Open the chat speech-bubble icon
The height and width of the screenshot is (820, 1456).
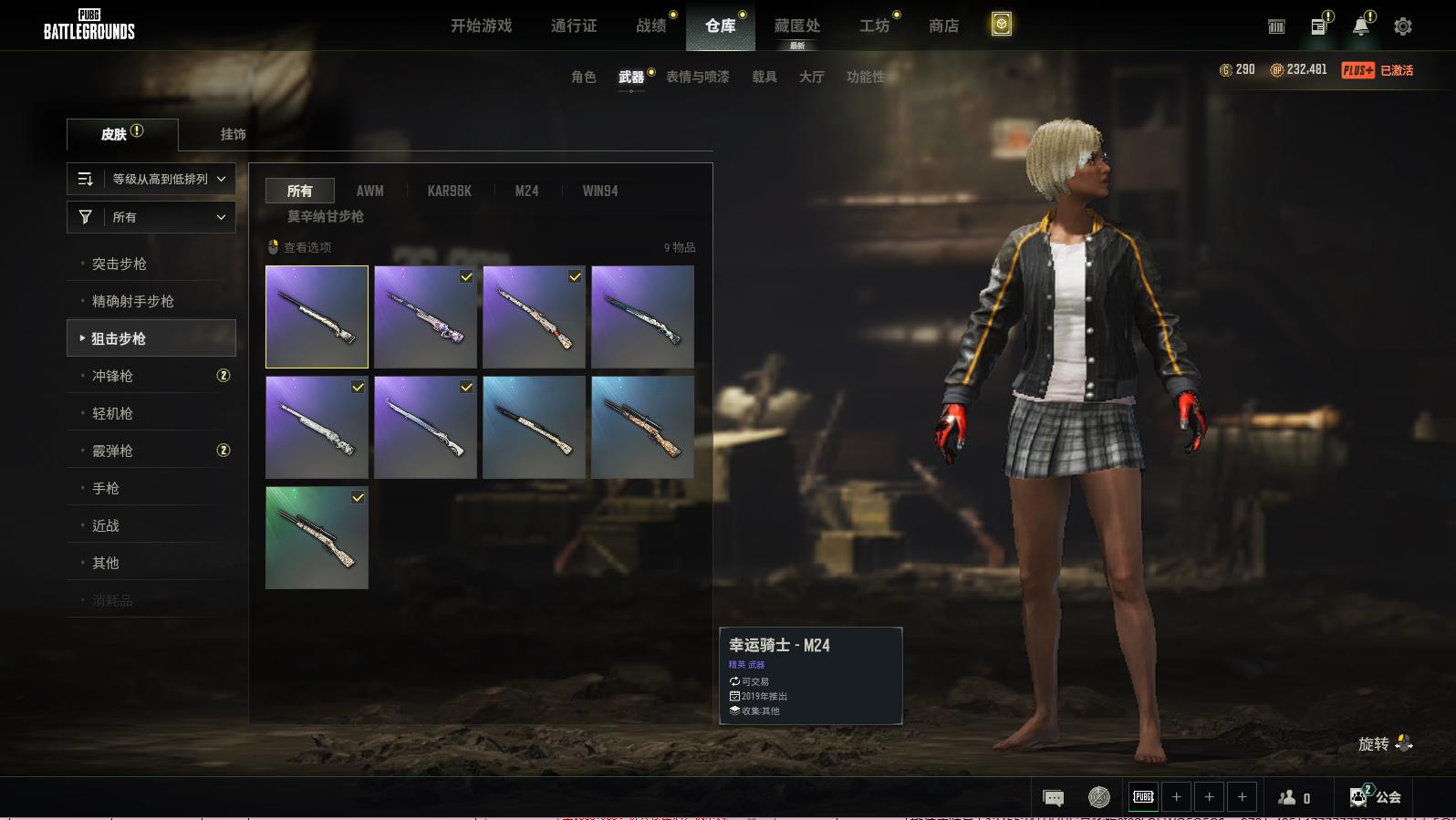click(x=1053, y=797)
